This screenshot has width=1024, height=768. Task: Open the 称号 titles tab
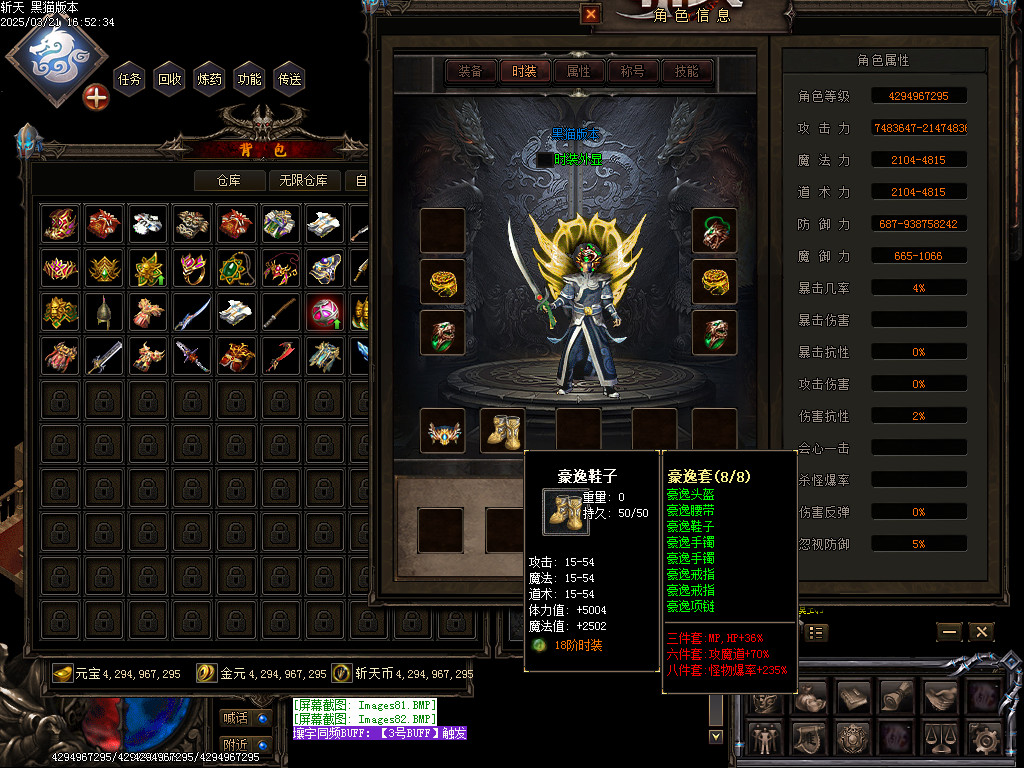pyautogui.click(x=633, y=71)
